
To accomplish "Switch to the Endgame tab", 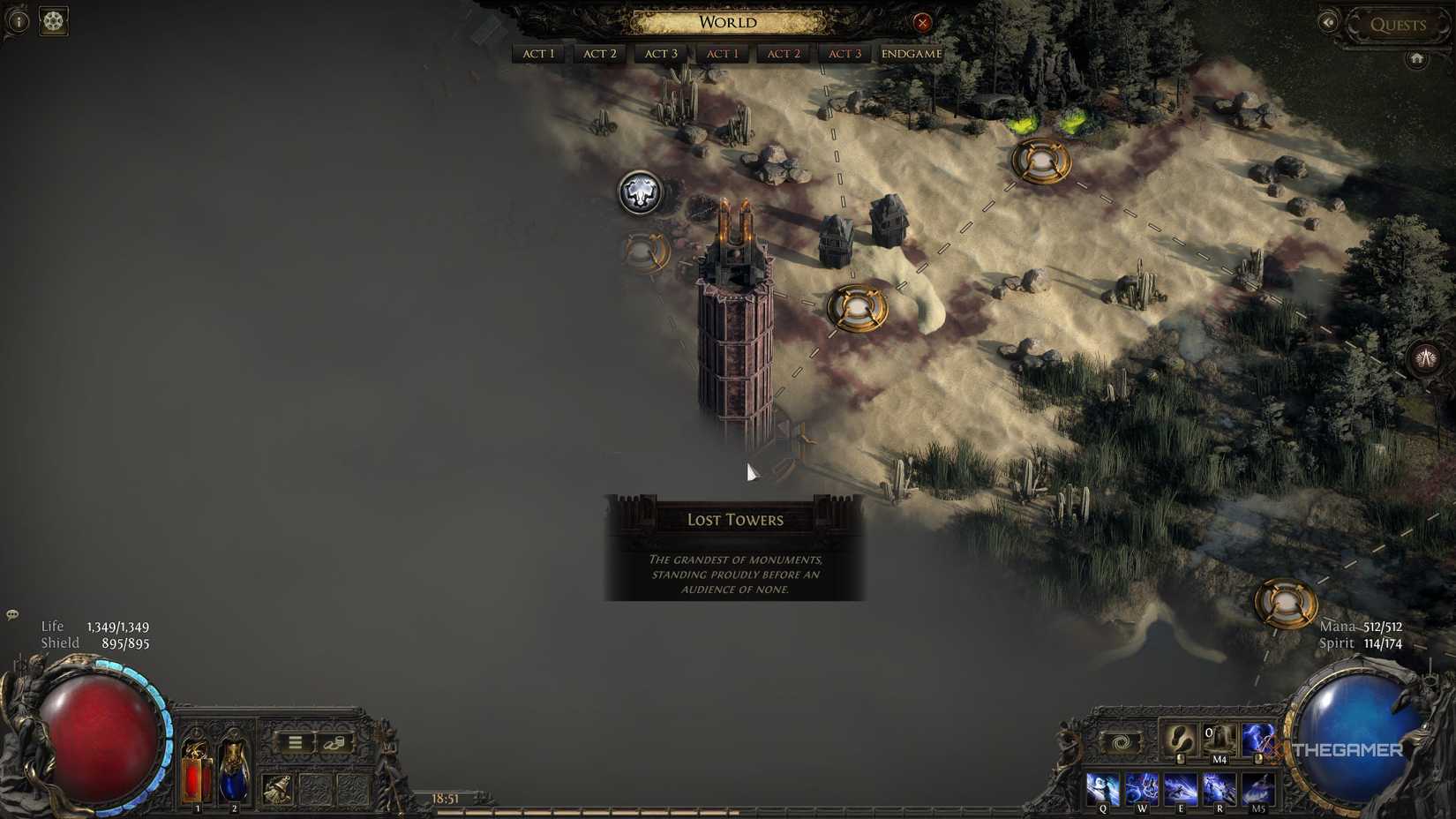I will (x=909, y=53).
